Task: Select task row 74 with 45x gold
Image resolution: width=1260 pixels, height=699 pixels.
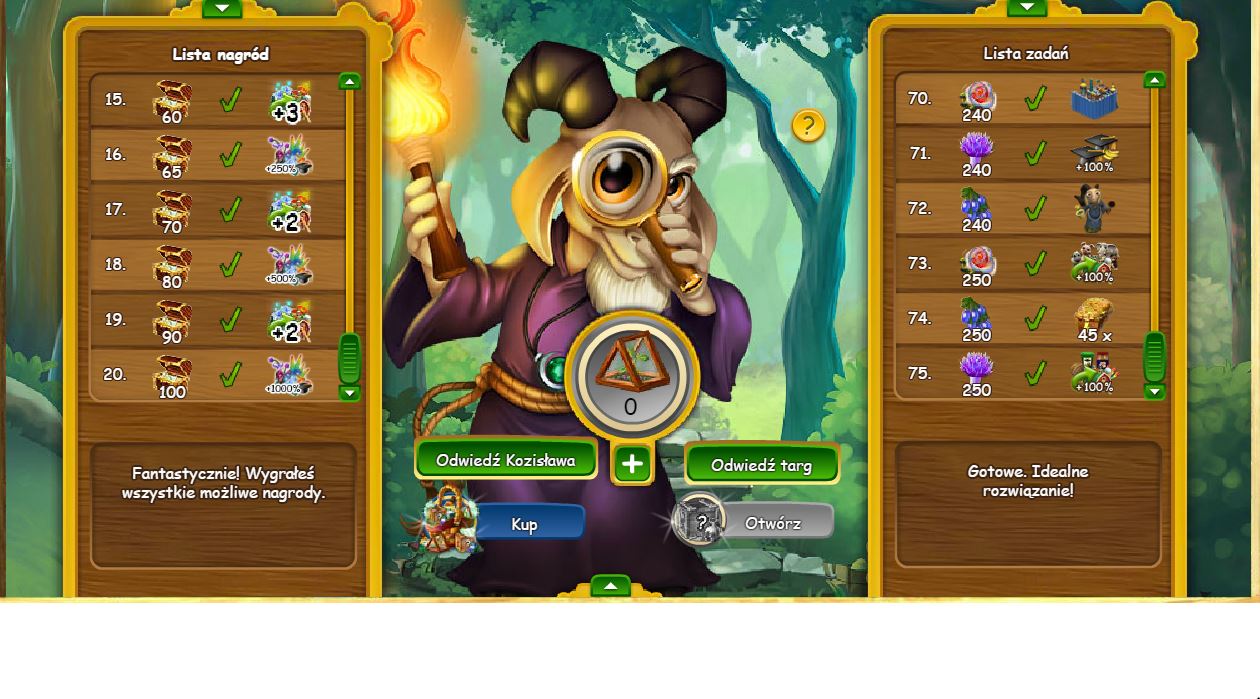Action: (x=1022, y=319)
